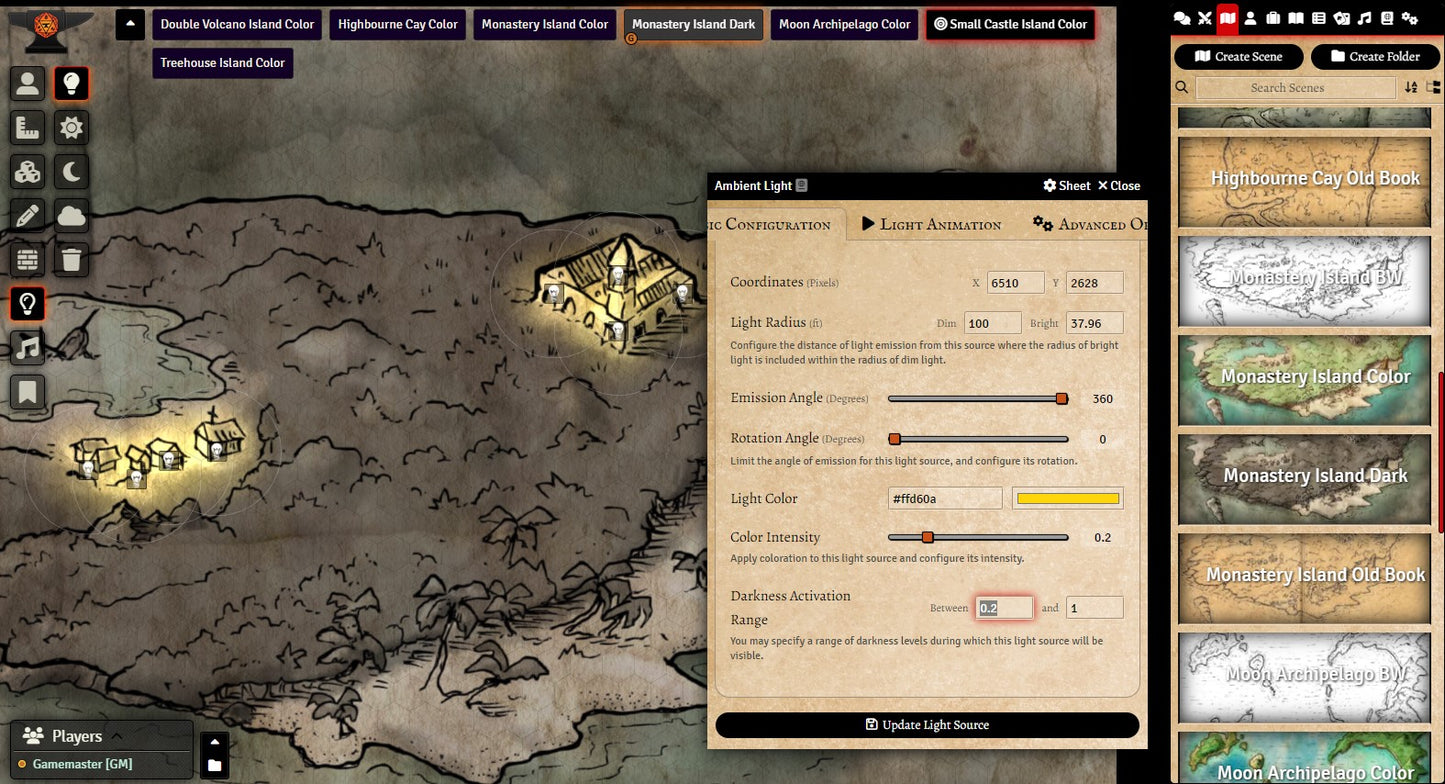This screenshot has width=1445, height=784.
Task: Click the Bright light radius field
Action: pos(1094,323)
